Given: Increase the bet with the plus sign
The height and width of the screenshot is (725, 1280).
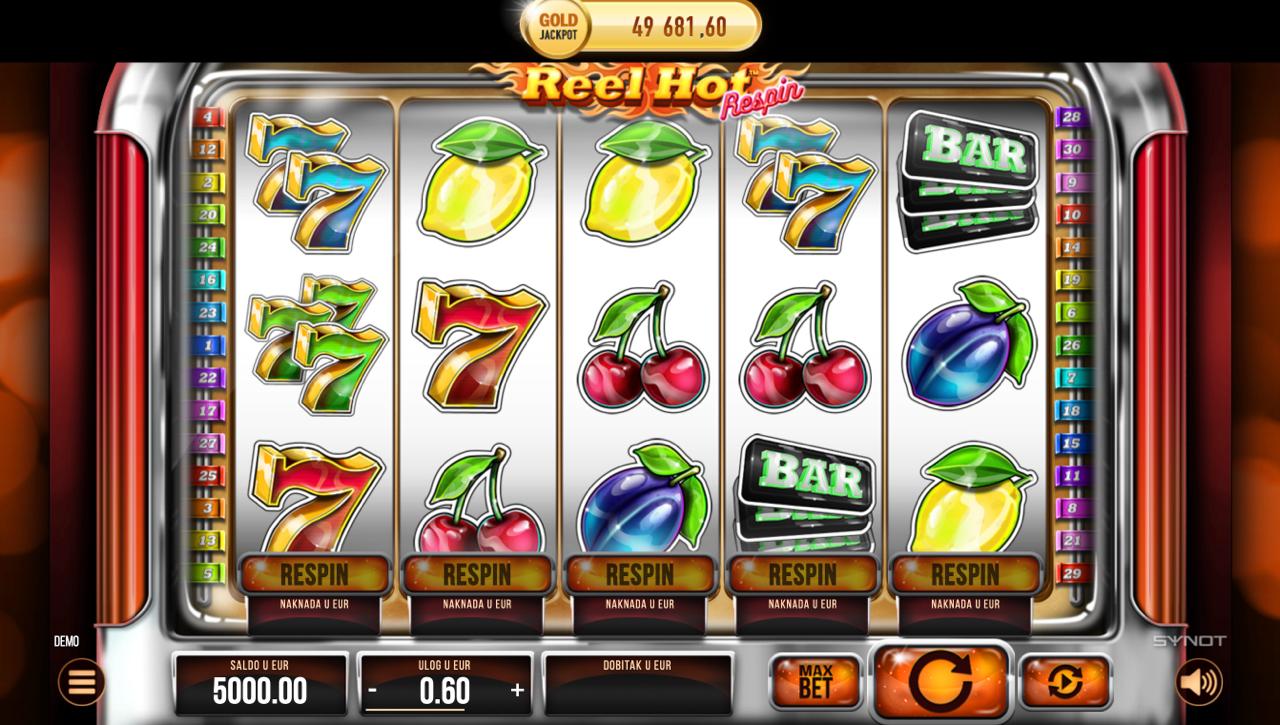Looking at the screenshot, I should [517, 690].
